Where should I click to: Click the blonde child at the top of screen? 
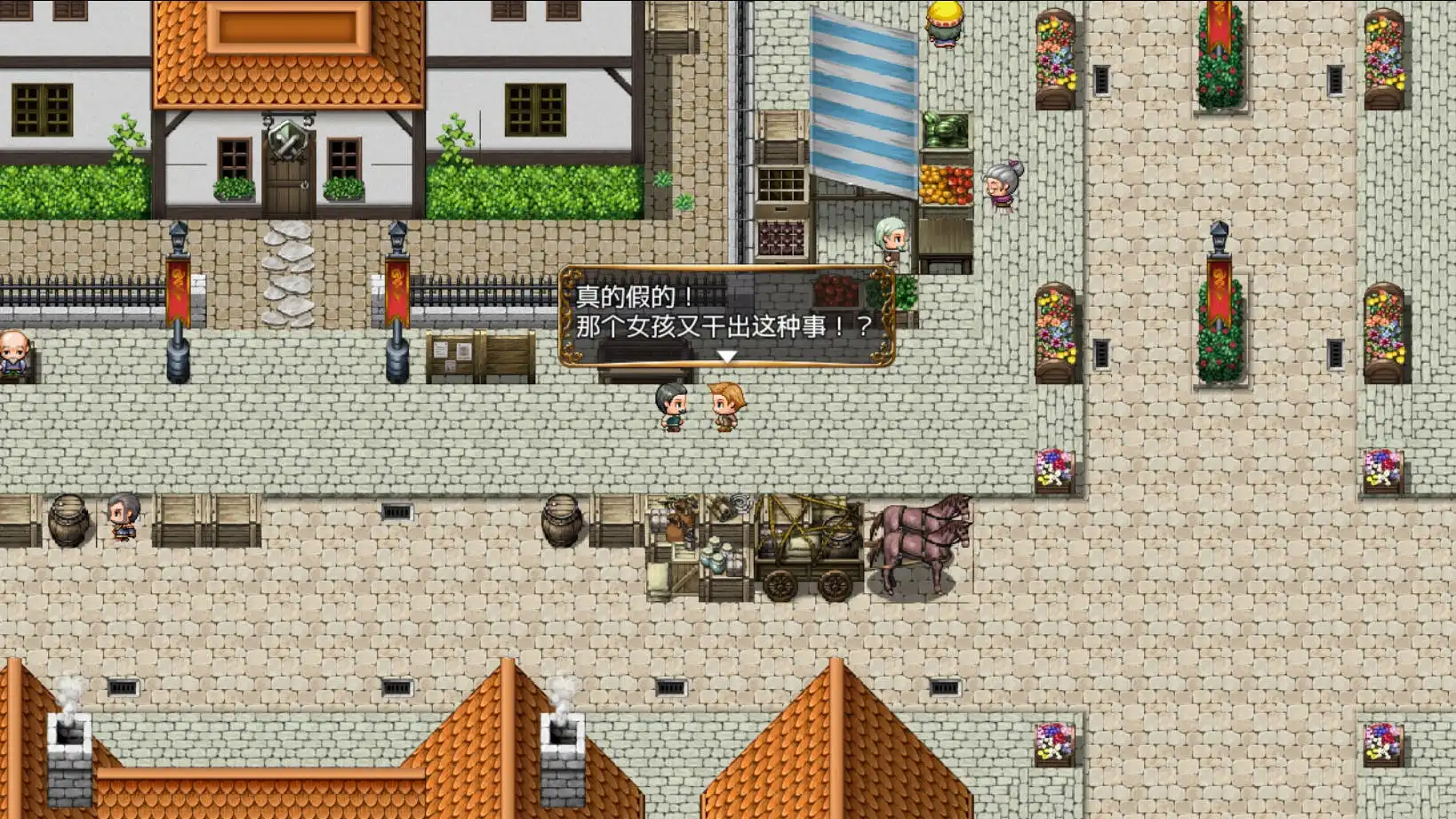coord(942,22)
